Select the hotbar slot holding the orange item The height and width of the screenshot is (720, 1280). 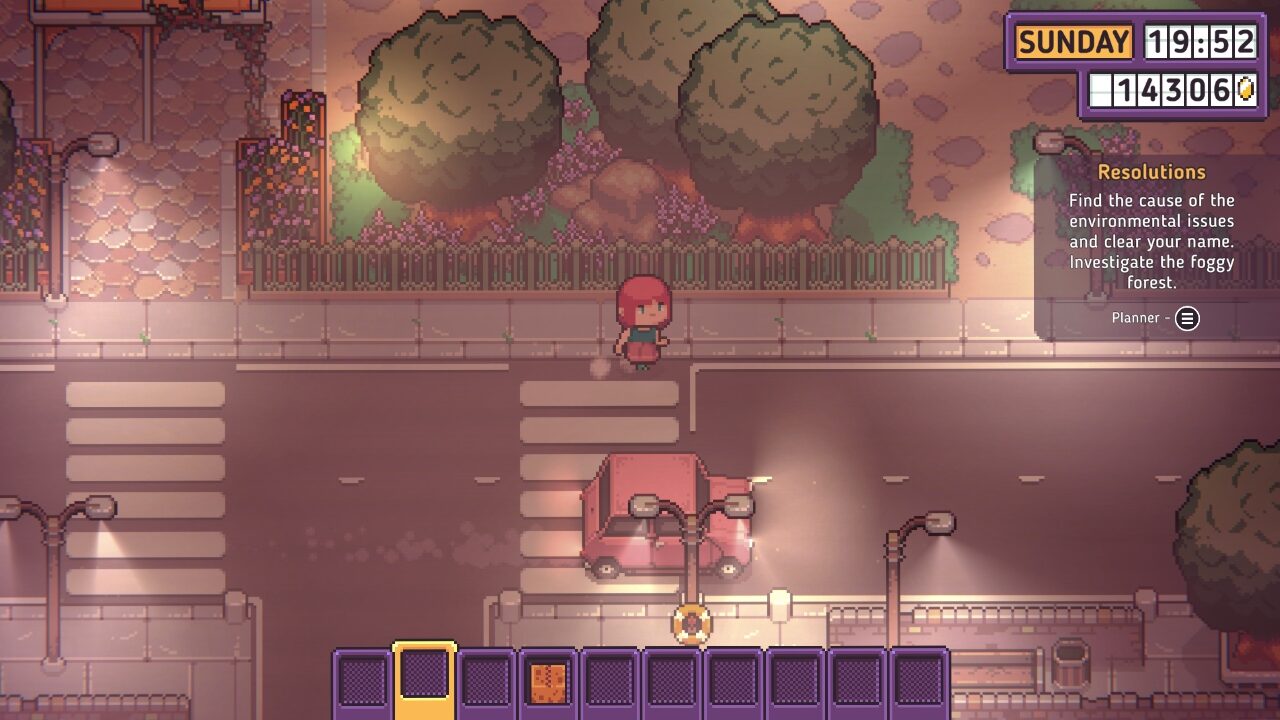pyautogui.click(x=548, y=680)
